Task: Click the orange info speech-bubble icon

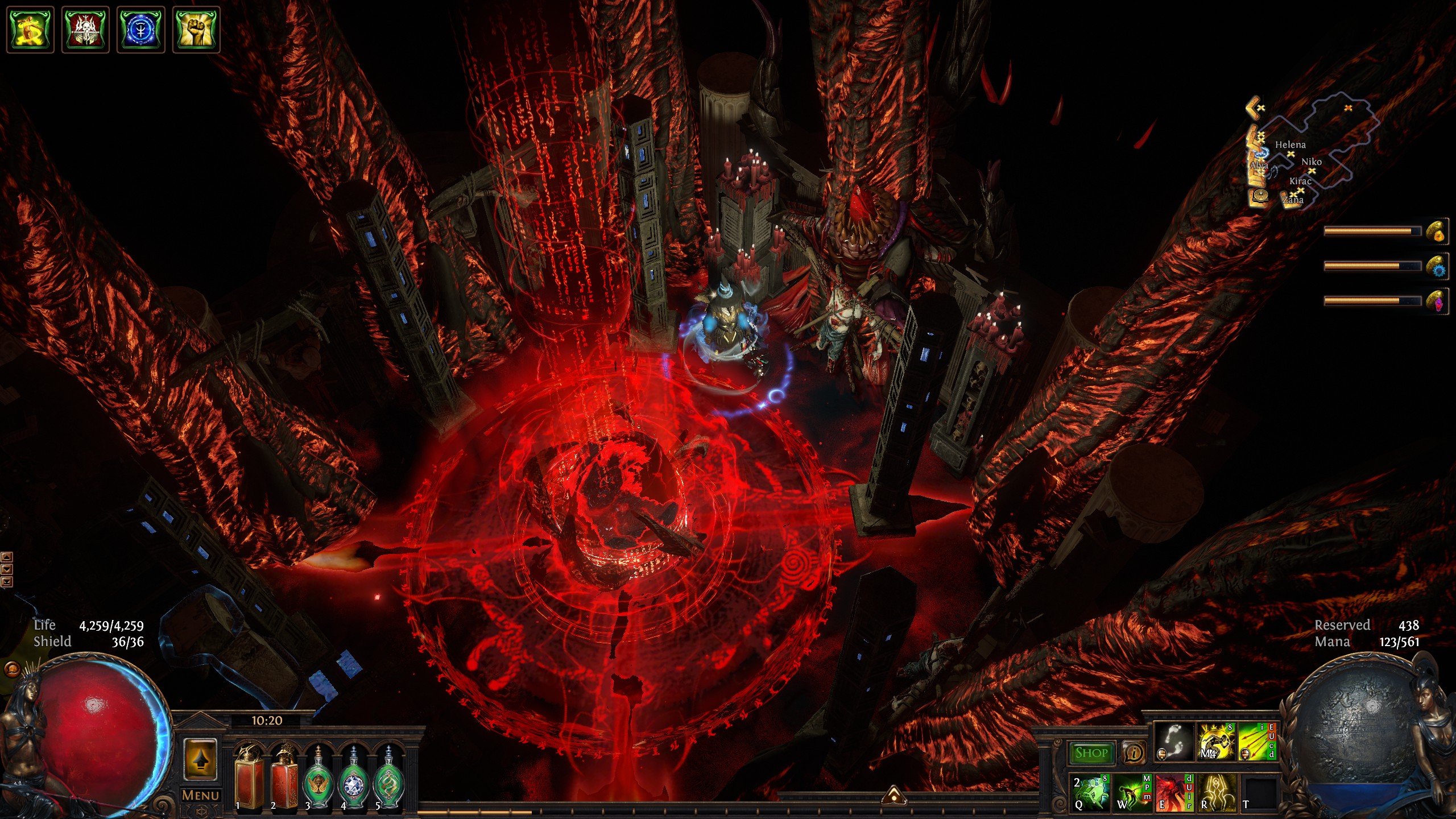Action: coord(1134,753)
